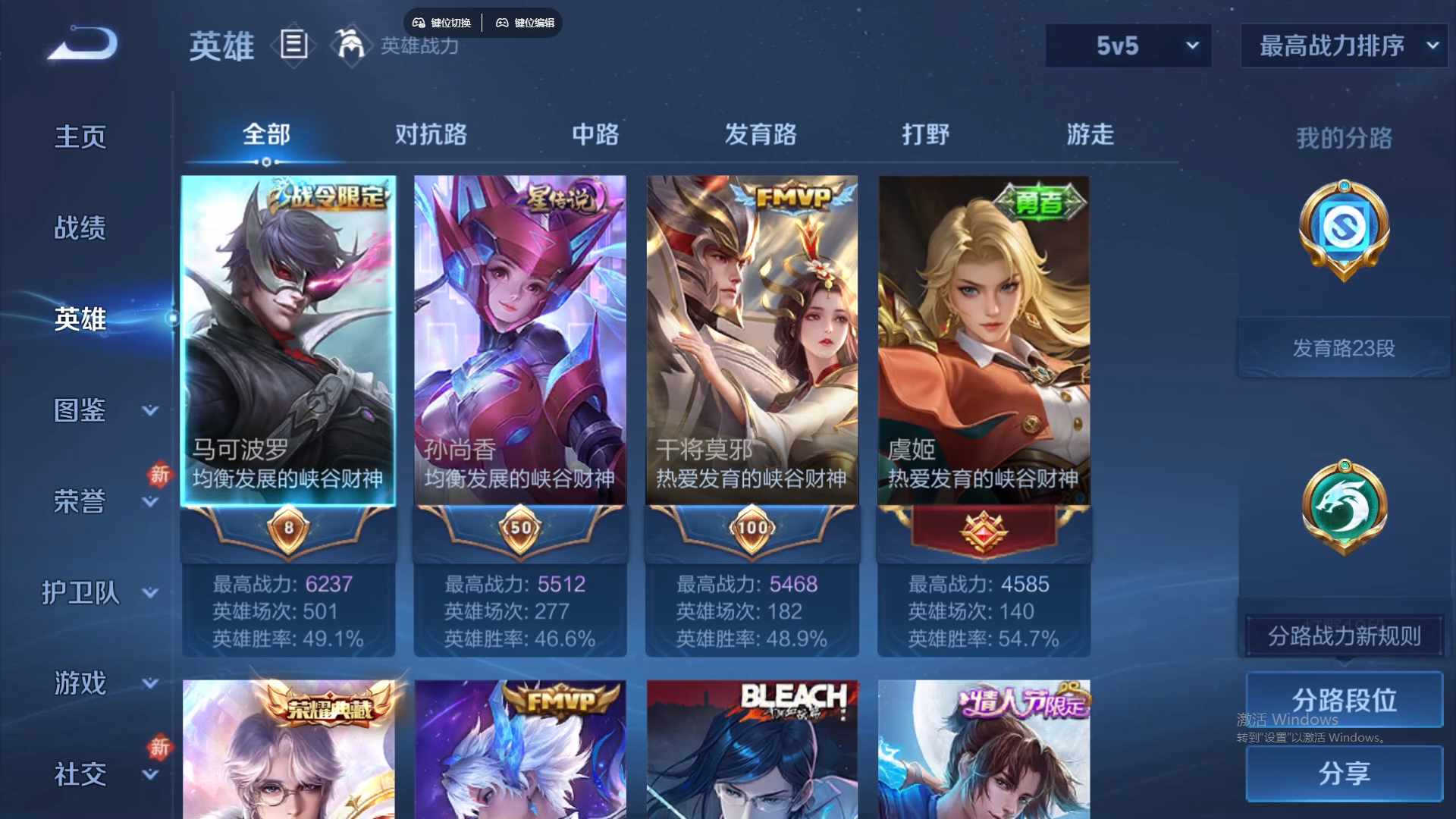Viewport: 1456px width, 819px height.
Task: Click the gamepad icon on 键位切换
Action: 419,23
